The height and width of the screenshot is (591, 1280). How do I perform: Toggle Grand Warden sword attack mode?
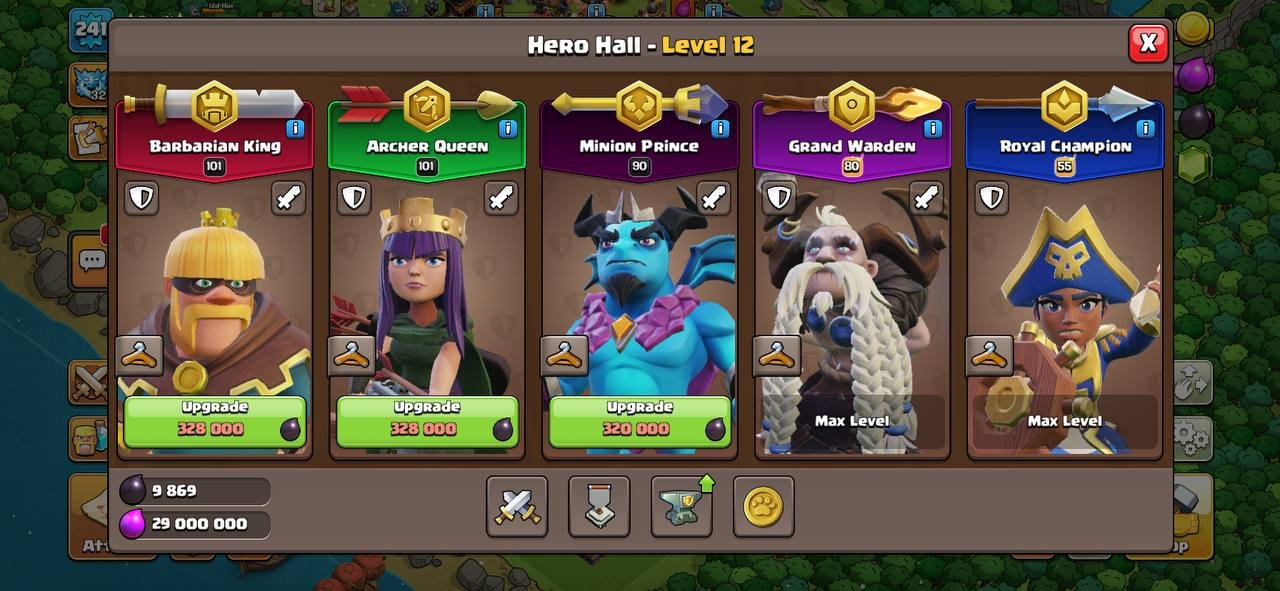click(926, 197)
